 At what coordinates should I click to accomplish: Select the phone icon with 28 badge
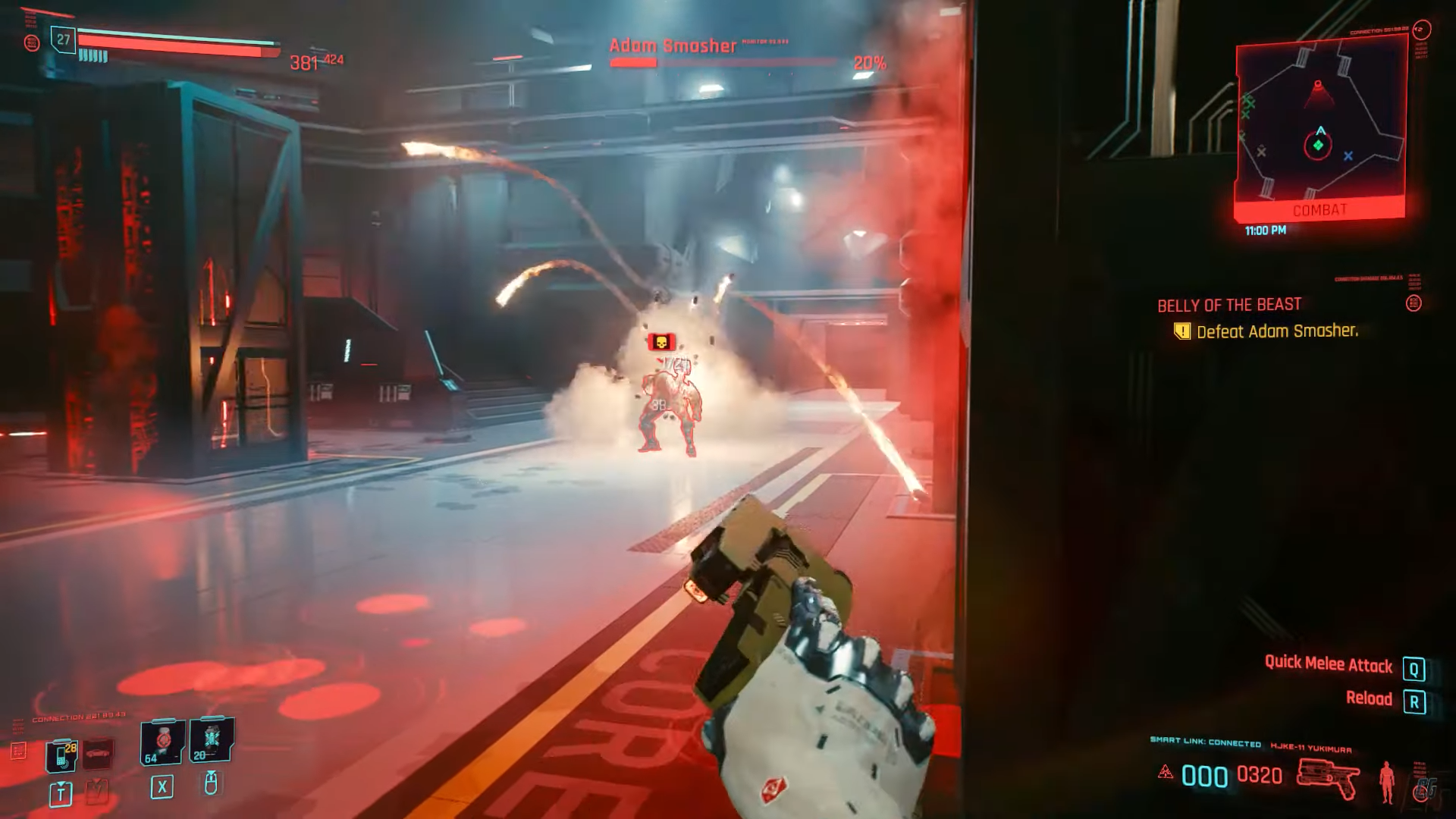61,754
